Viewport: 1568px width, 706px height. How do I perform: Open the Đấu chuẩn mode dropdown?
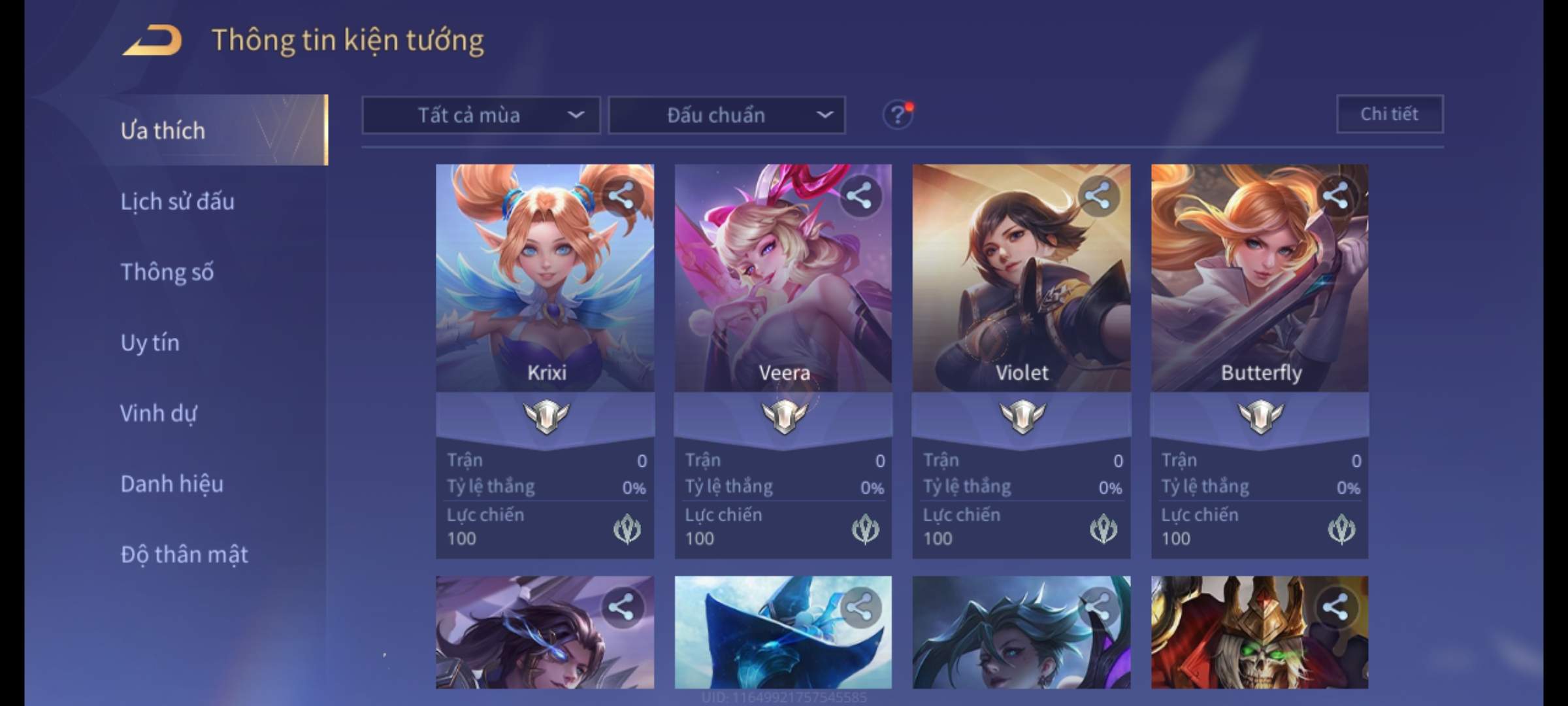coord(727,116)
